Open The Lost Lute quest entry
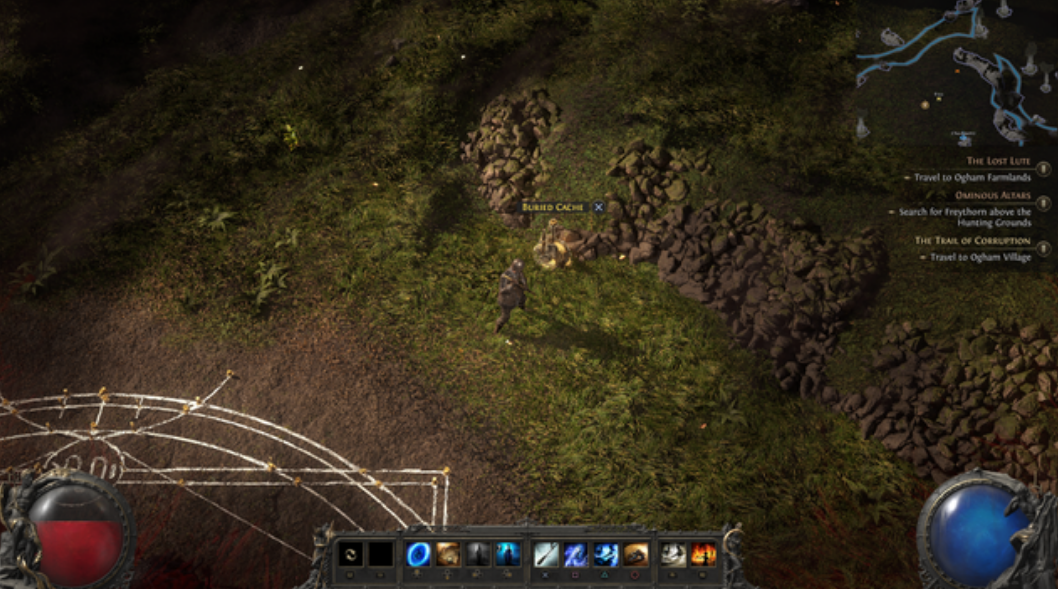This screenshot has width=1058, height=589. [x=997, y=160]
